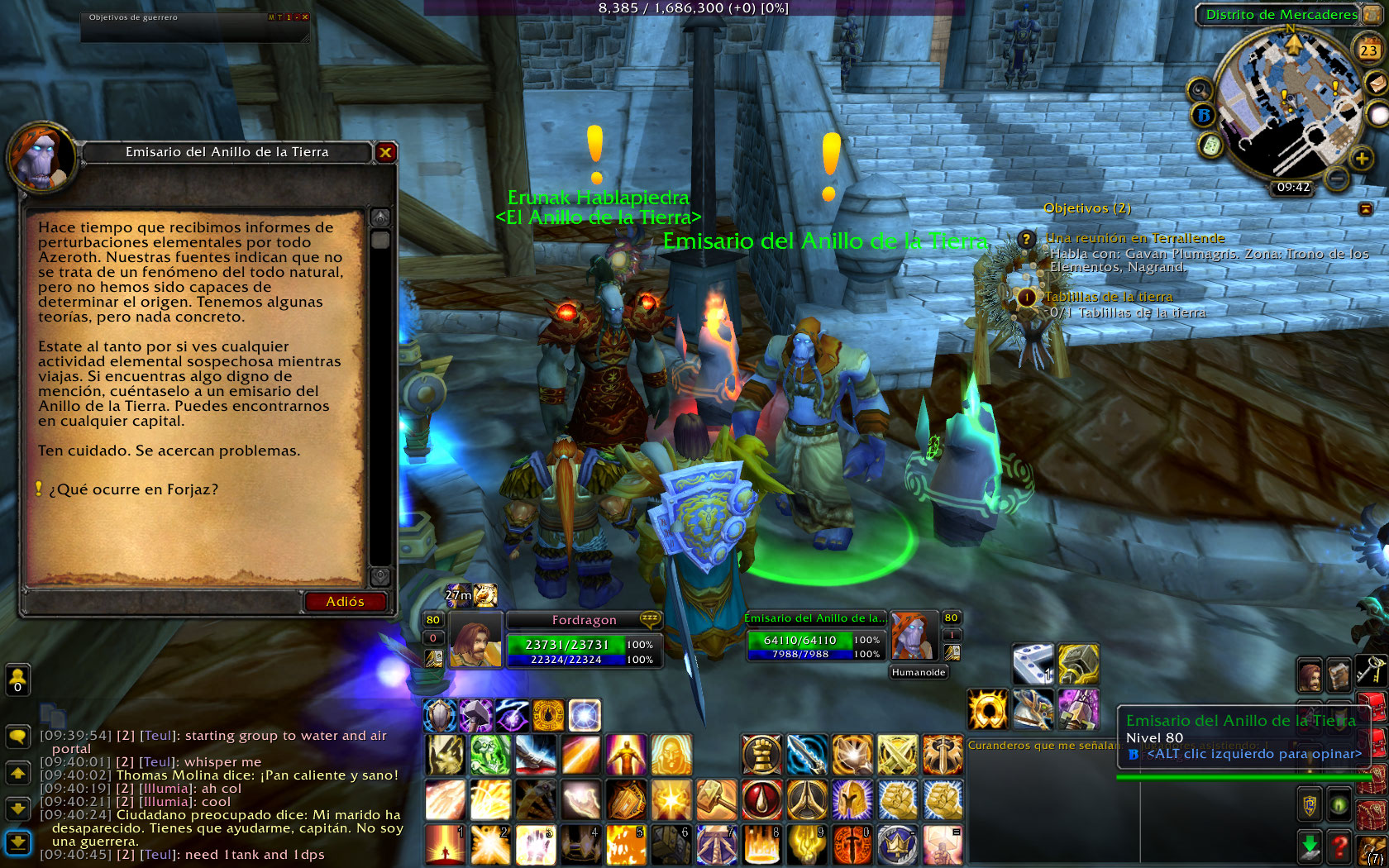1389x868 pixels.
Task: Open the mail envelope icon by minimap
Action: [x=1377, y=83]
